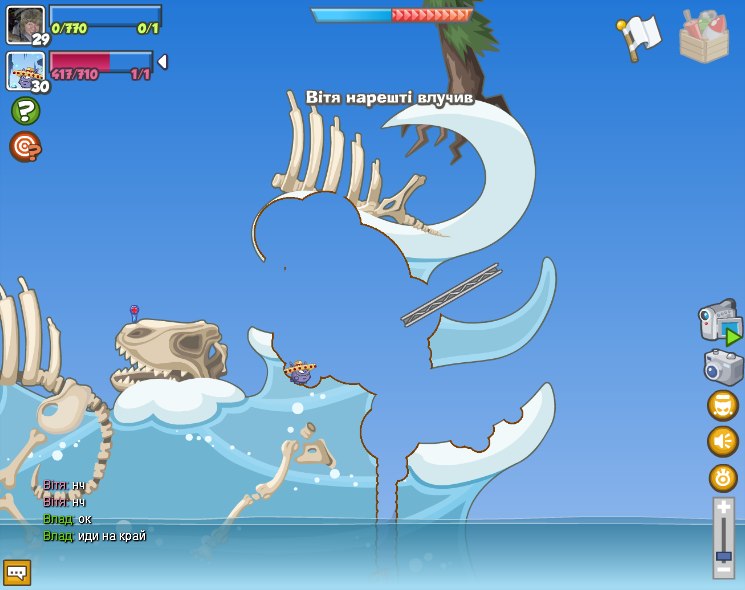Toggle sound with the speaker button

point(723,441)
